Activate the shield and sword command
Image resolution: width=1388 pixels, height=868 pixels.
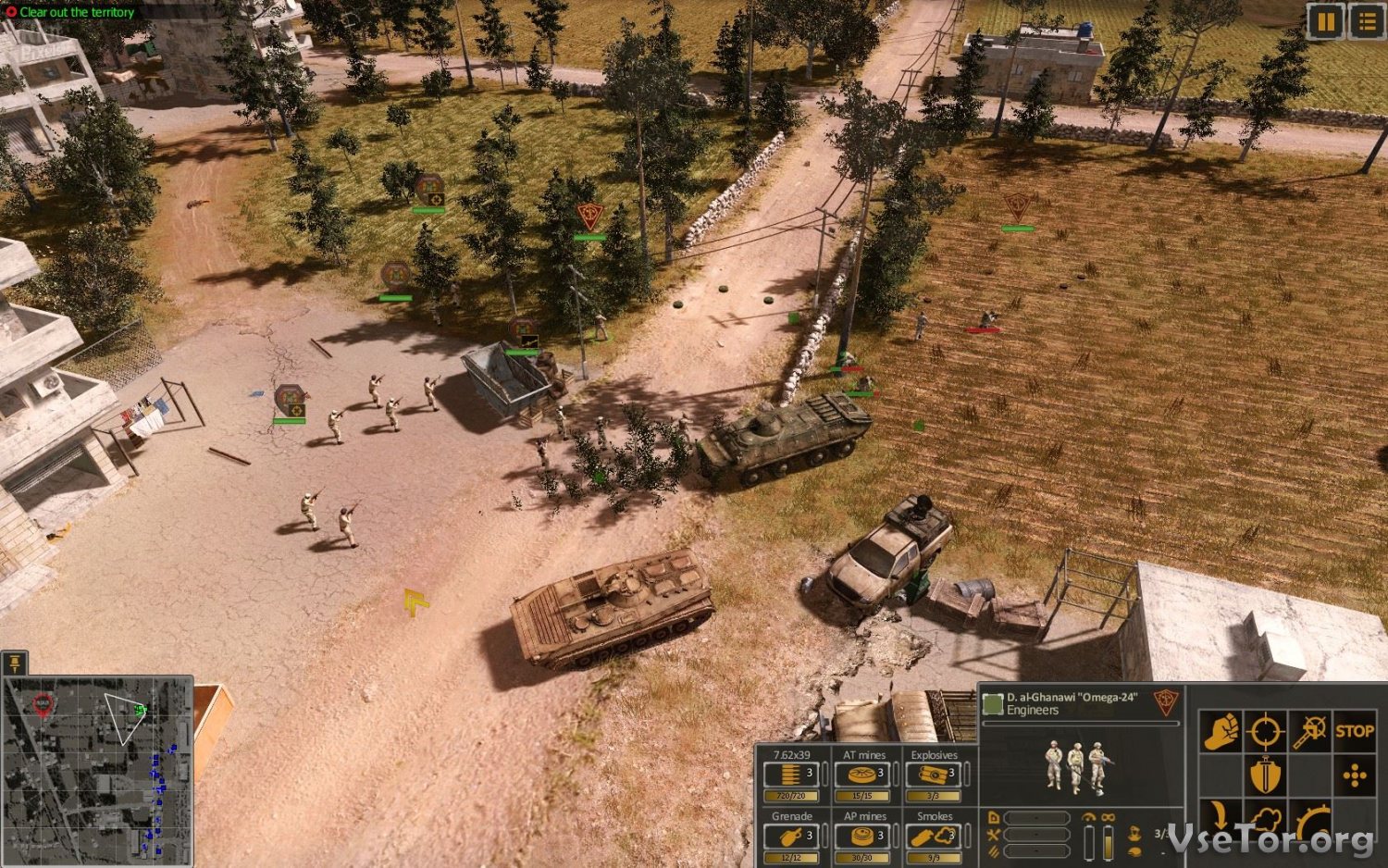(1264, 775)
